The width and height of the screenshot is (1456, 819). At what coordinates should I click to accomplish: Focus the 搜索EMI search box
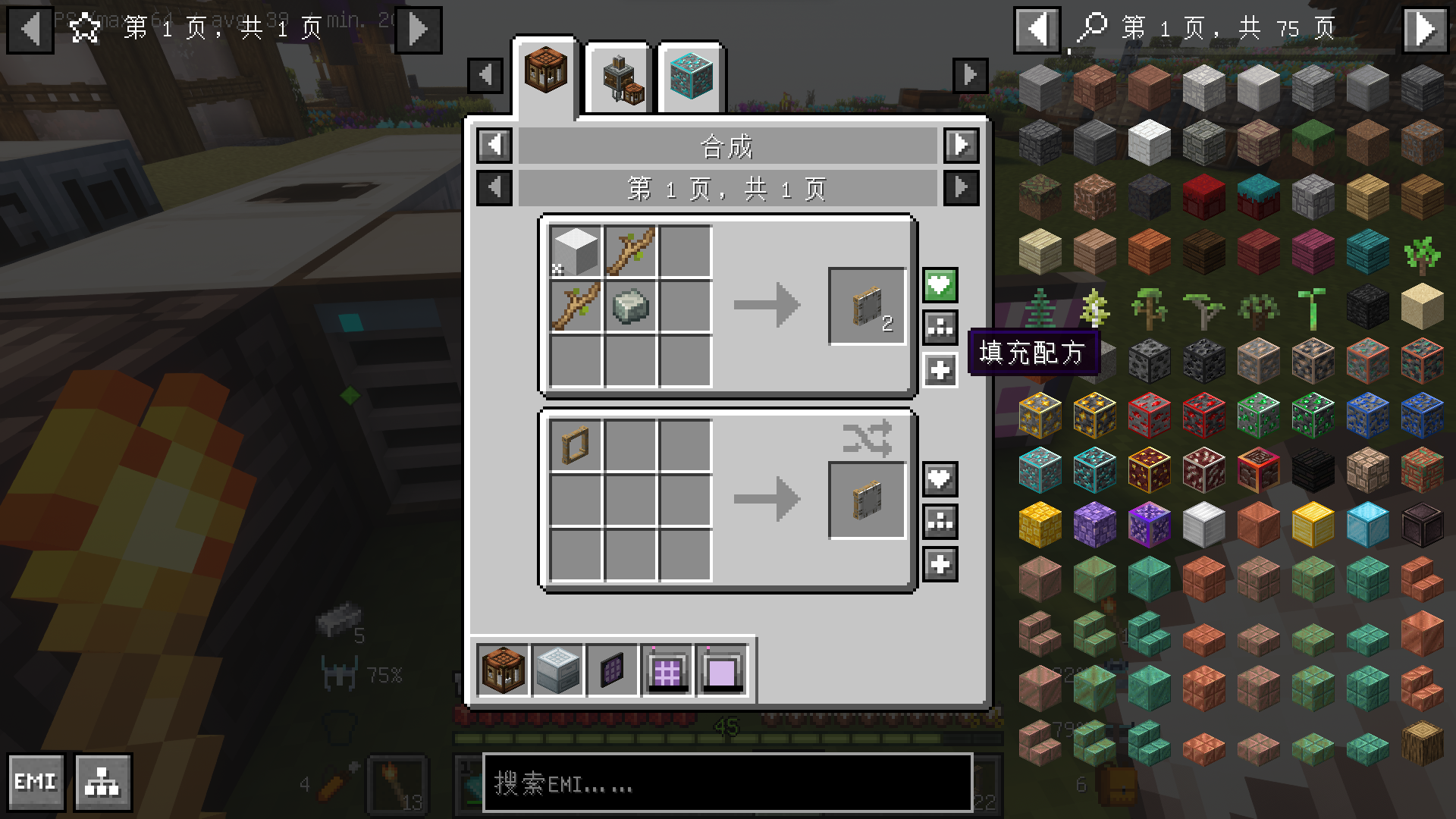tap(726, 783)
